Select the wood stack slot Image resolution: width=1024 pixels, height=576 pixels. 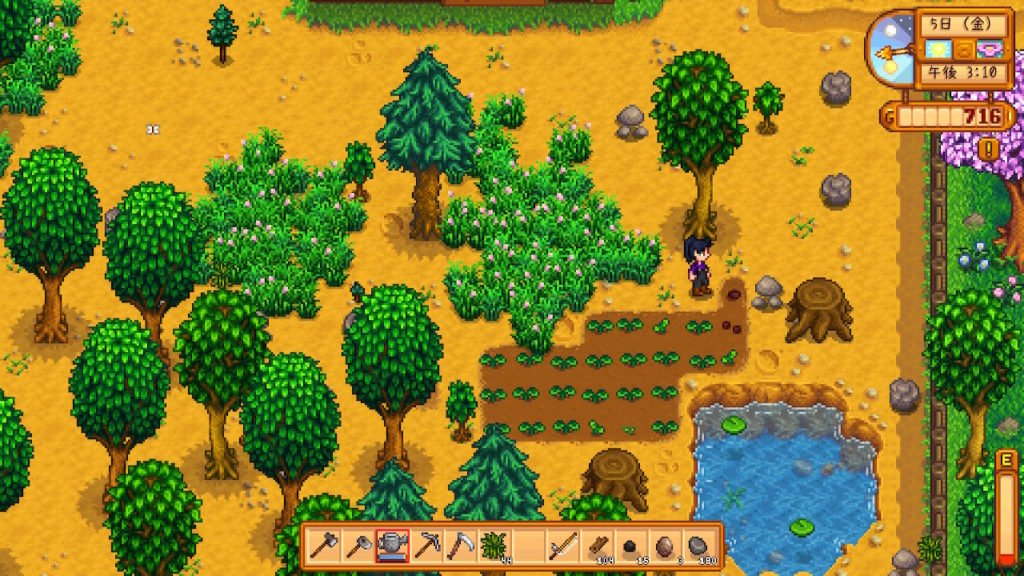coord(597,546)
